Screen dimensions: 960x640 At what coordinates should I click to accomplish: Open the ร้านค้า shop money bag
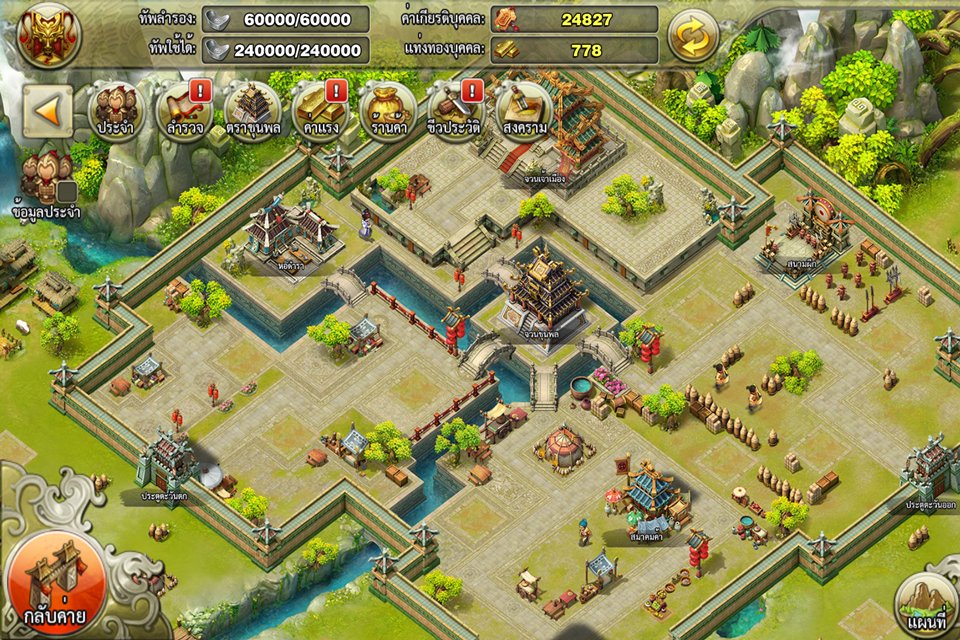pos(388,110)
